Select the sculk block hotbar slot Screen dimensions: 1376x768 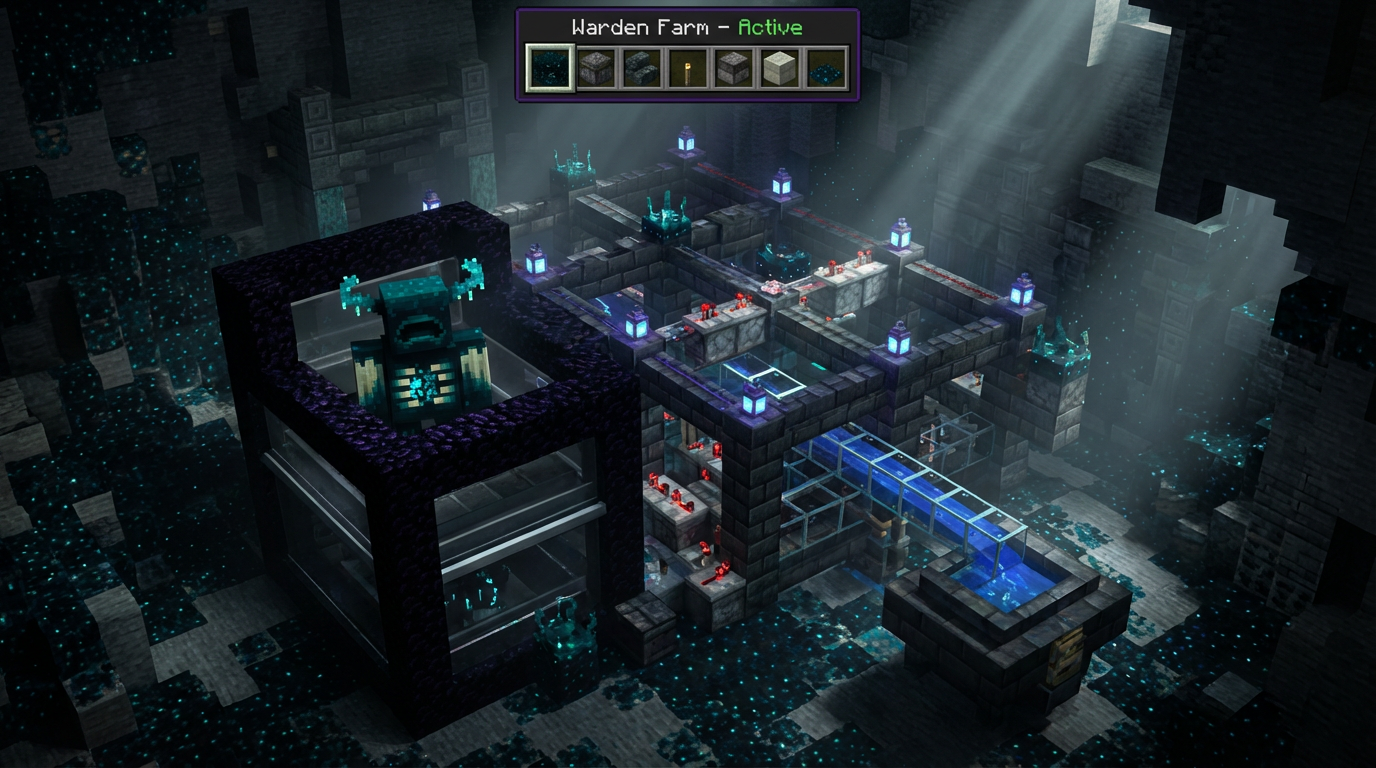pos(550,68)
